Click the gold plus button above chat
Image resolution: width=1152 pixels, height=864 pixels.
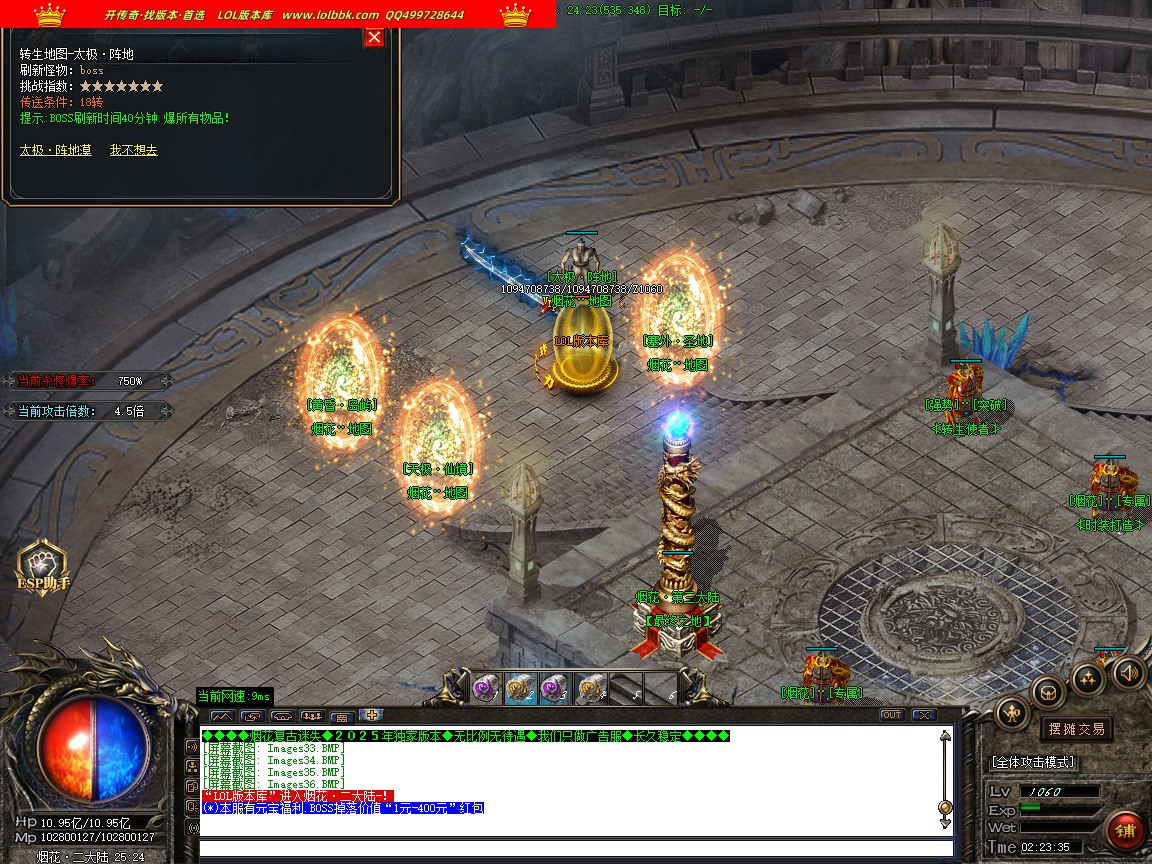[371, 715]
